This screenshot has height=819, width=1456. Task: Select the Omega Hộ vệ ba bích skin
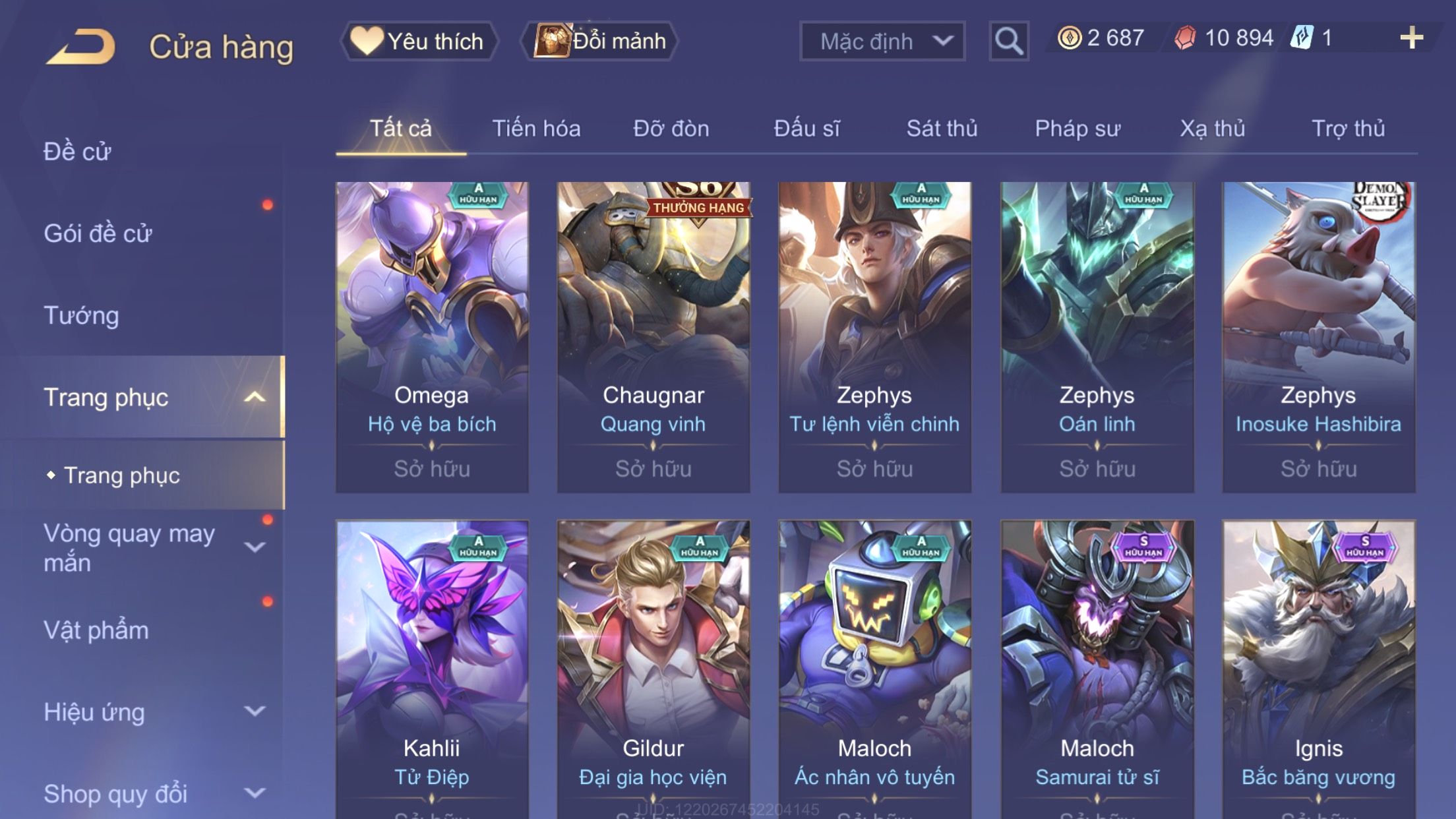[x=432, y=336]
